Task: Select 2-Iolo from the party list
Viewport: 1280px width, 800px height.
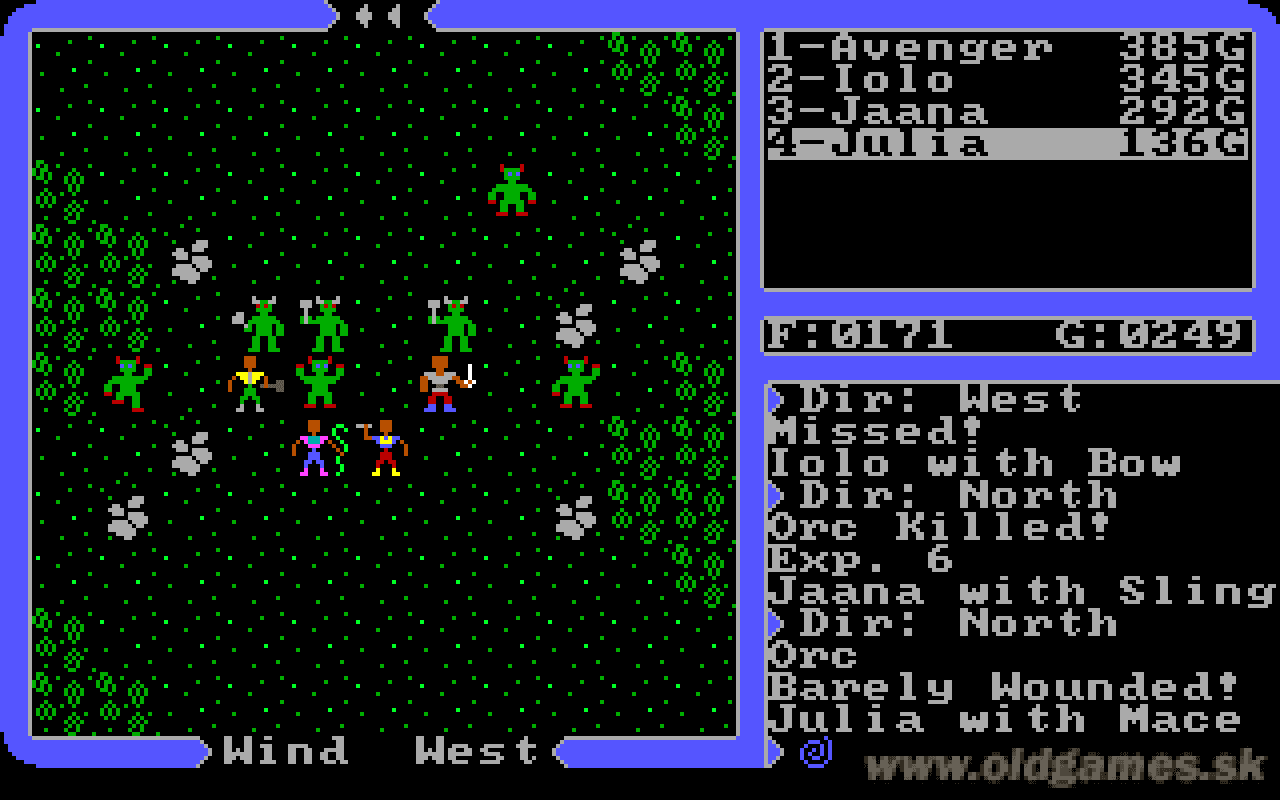Action: click(x=900, y=80)
